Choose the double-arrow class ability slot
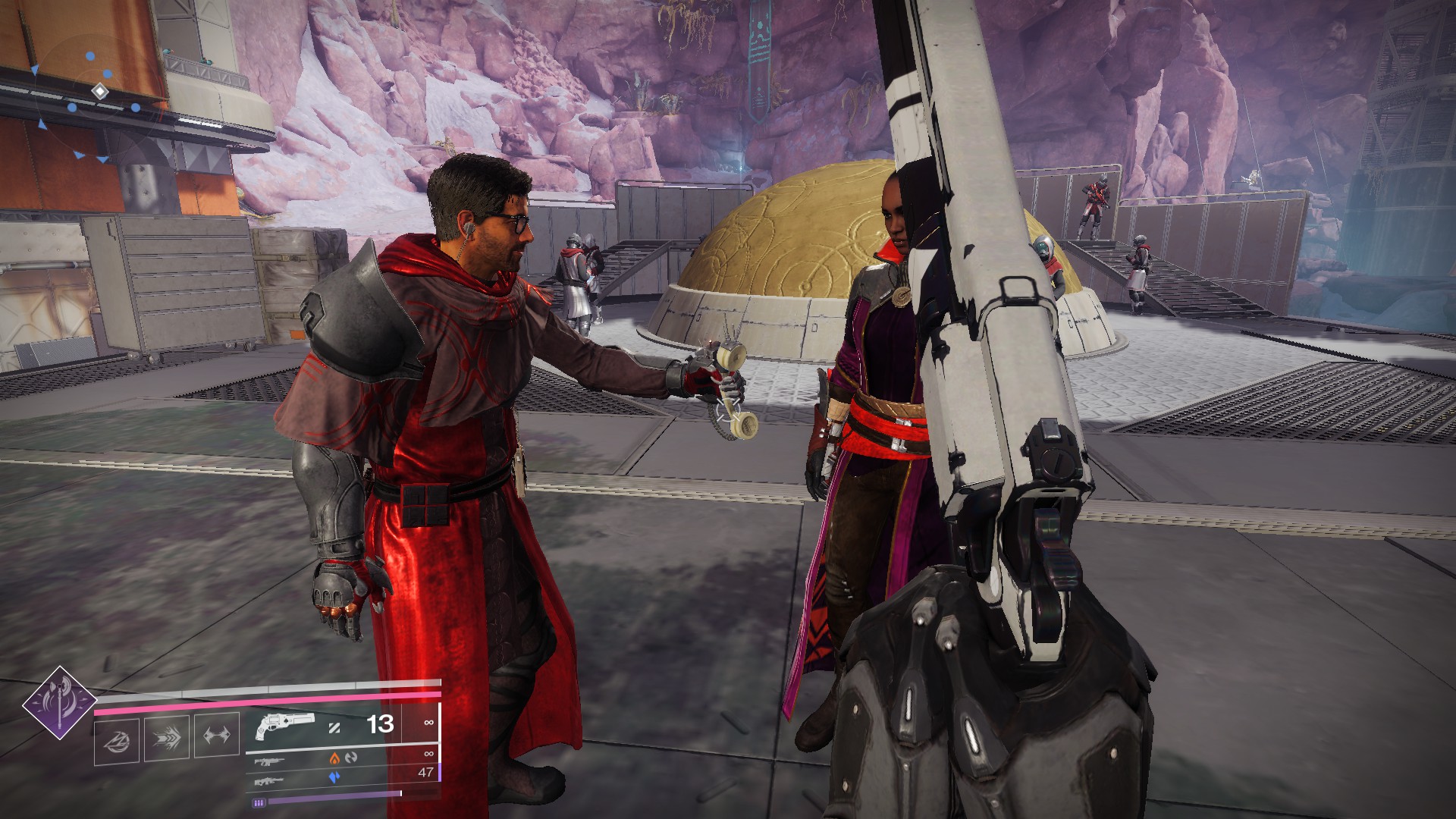The width and height of the screenshot is (1456, 819). (217, 735)
